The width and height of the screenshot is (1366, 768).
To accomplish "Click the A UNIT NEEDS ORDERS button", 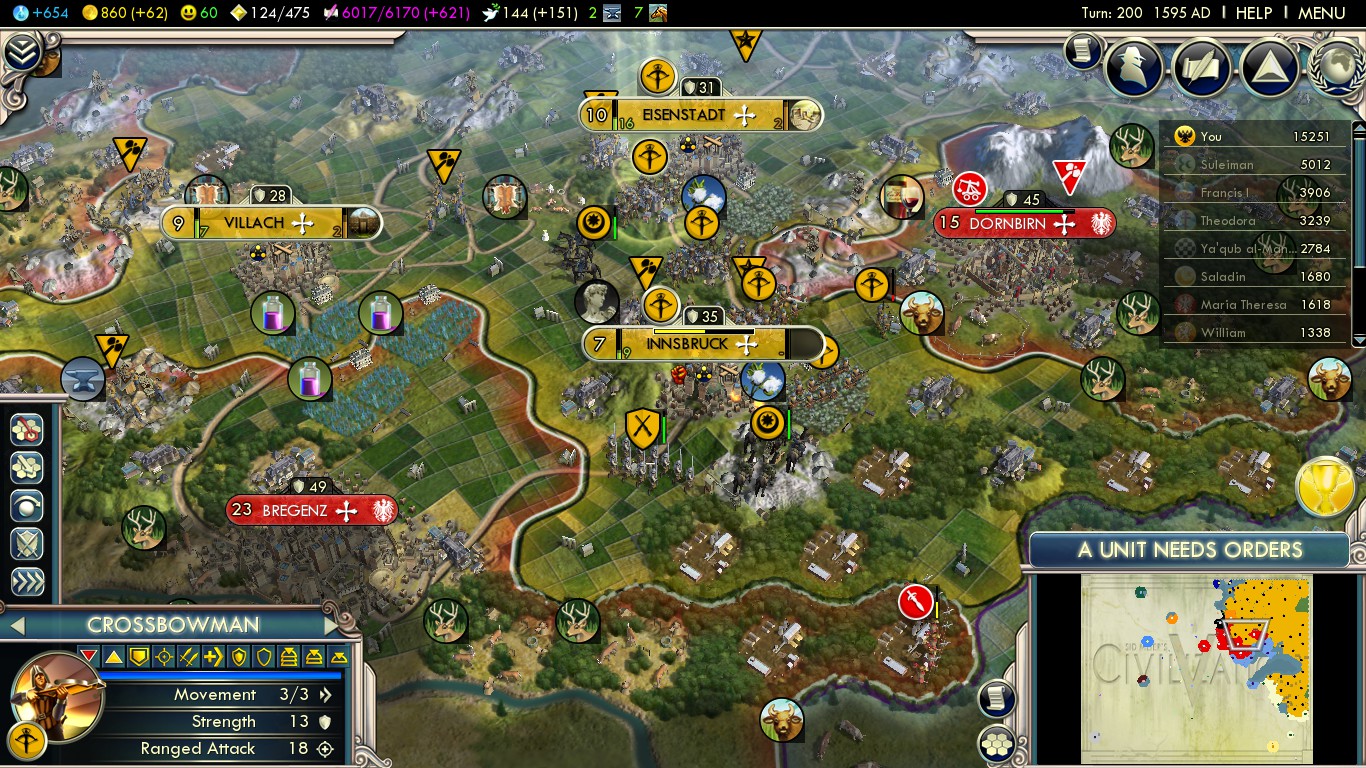I will click(1189, 549).
